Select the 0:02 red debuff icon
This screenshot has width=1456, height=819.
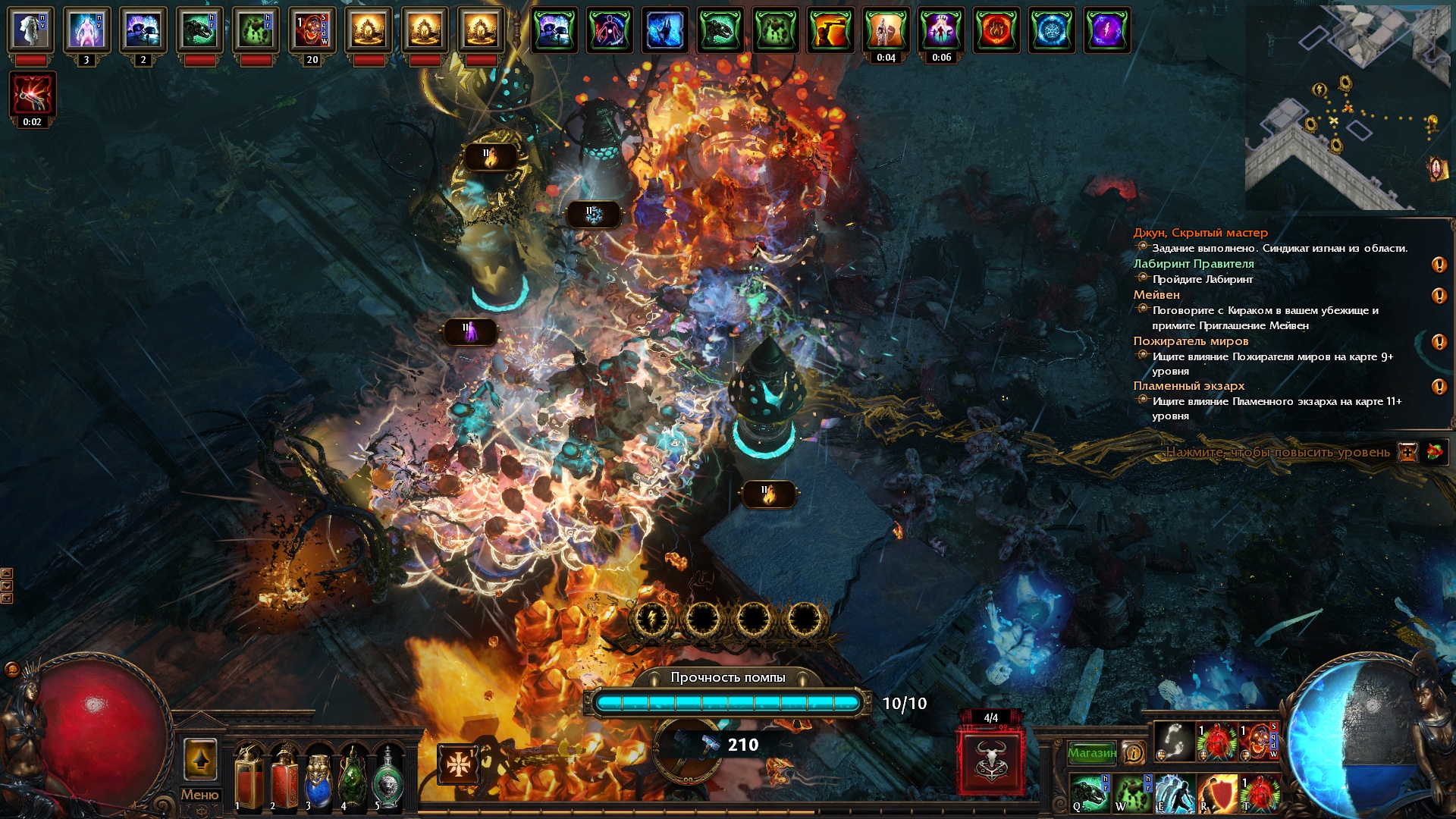[32, 94]
